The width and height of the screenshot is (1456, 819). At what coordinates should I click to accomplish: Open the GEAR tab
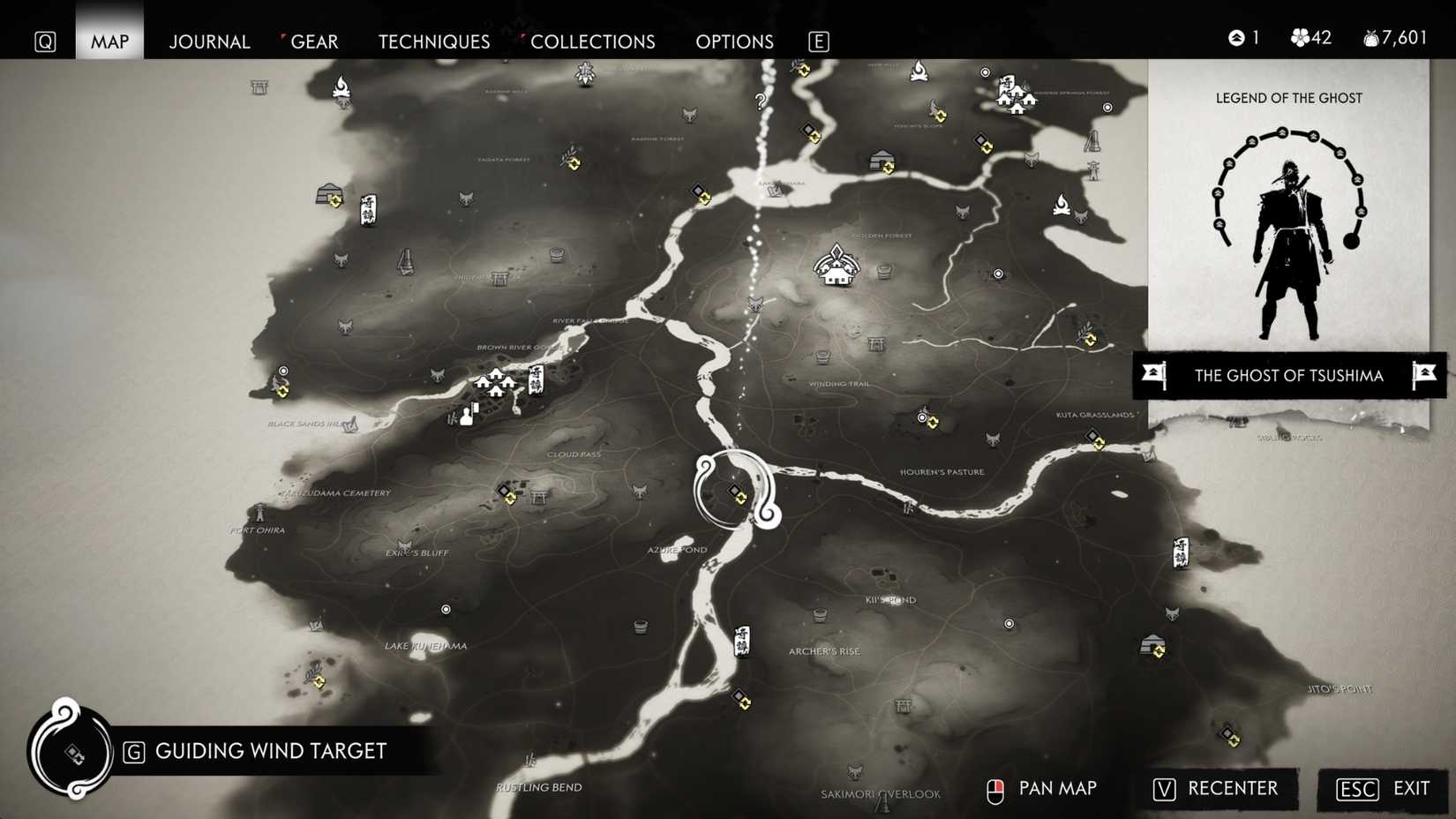pyautogui.click(x=315, y=41)
